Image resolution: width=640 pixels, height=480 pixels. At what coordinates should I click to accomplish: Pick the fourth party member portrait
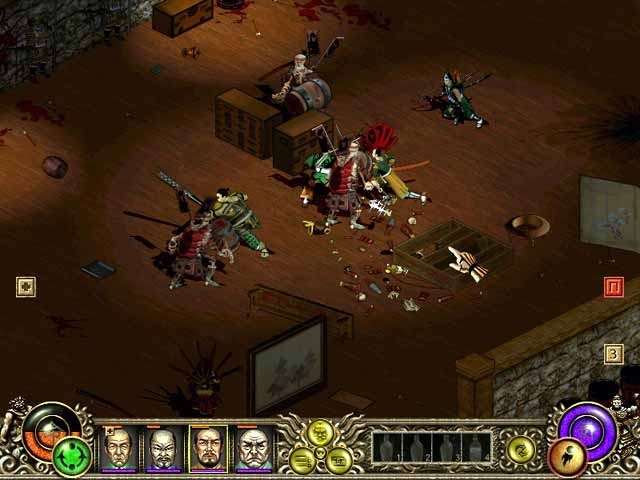[252, 448]
